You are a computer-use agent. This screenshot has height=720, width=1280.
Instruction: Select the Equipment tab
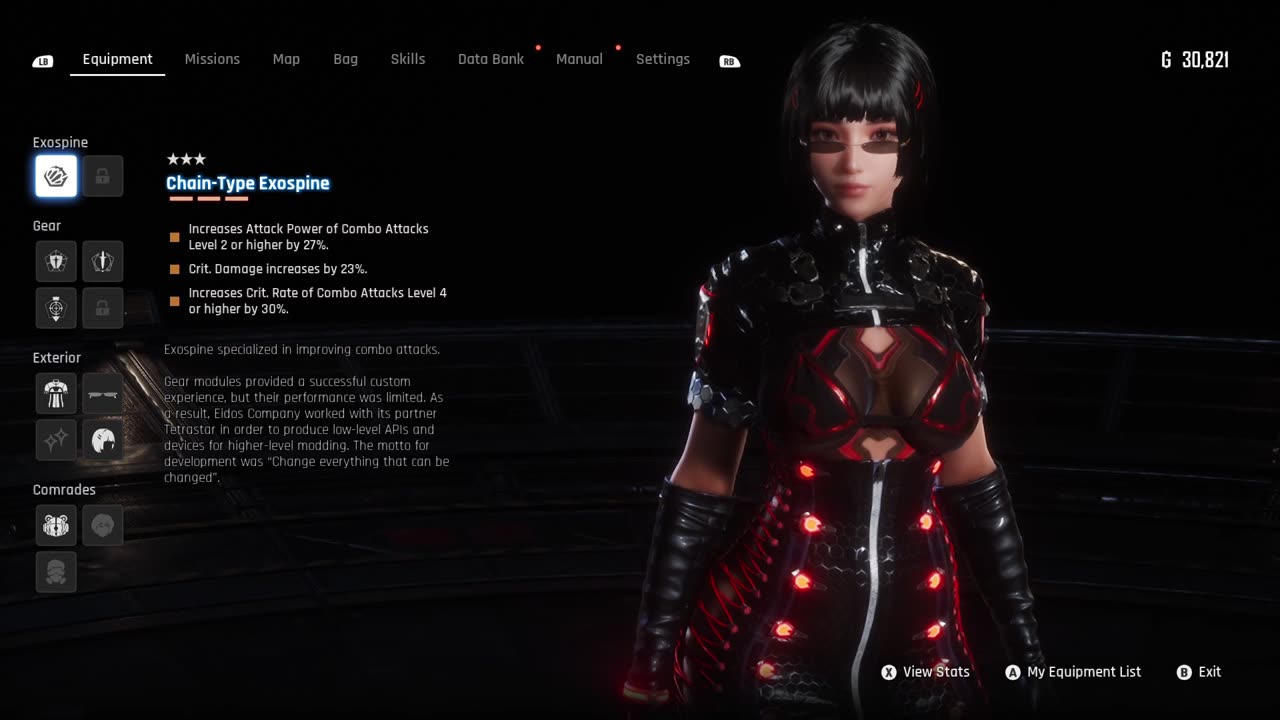pyautogui.click(x=117, y=59)
